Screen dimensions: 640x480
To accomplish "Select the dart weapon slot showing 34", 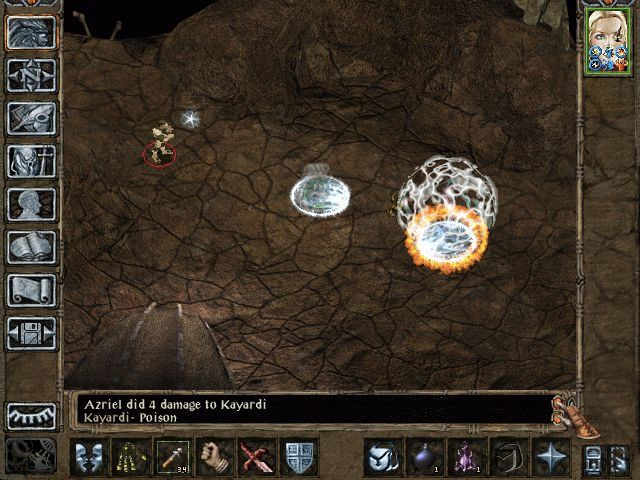I will click(172, 457).
